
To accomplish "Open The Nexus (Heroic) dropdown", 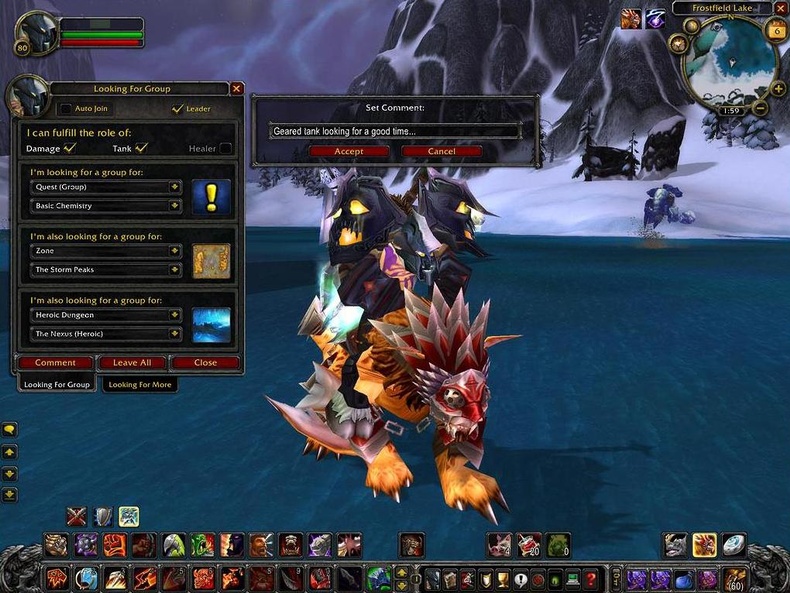I will coord(175,334).
